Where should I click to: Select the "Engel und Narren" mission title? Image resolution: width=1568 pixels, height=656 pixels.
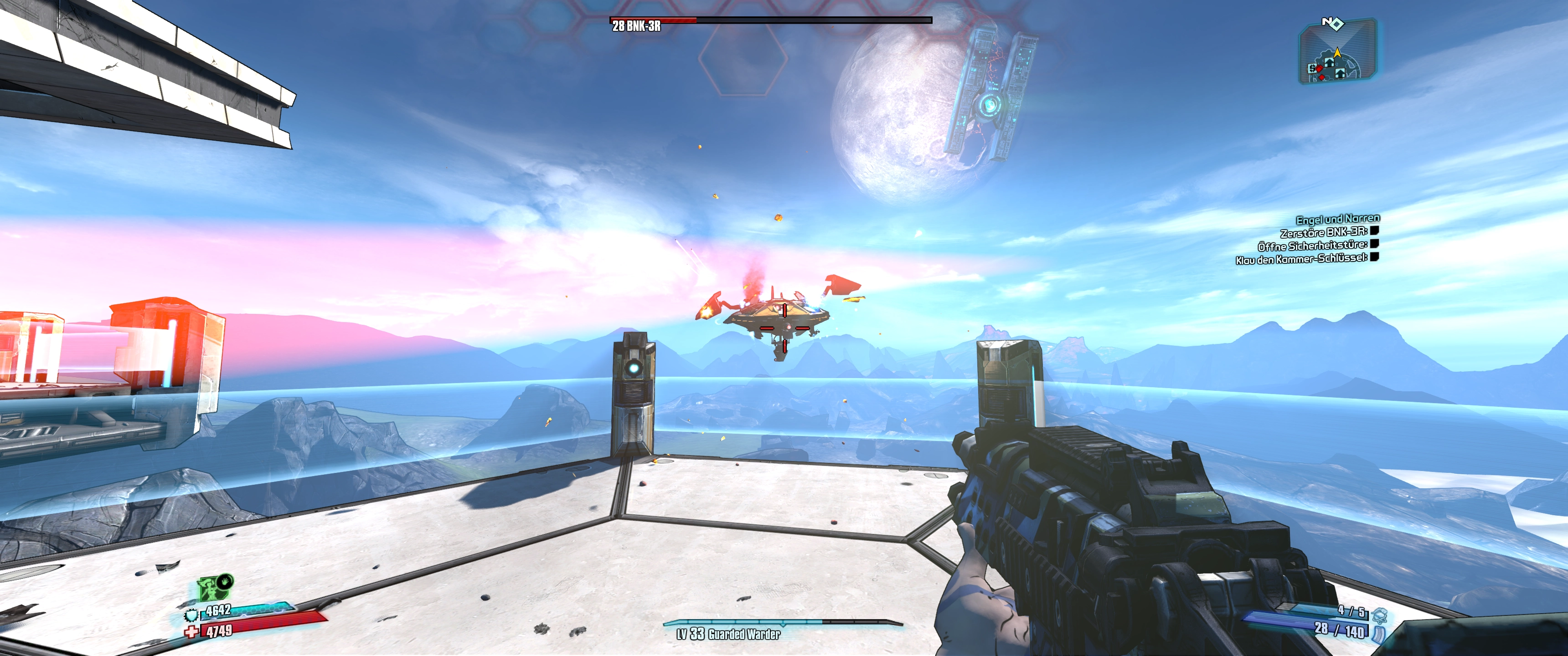click(1337, 219)
